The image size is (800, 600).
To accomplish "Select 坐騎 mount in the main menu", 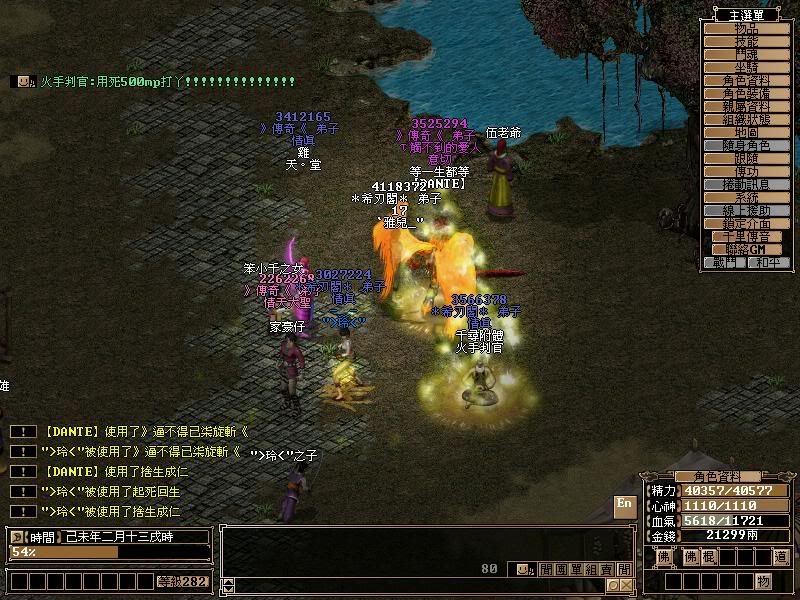I will (747, 67).
